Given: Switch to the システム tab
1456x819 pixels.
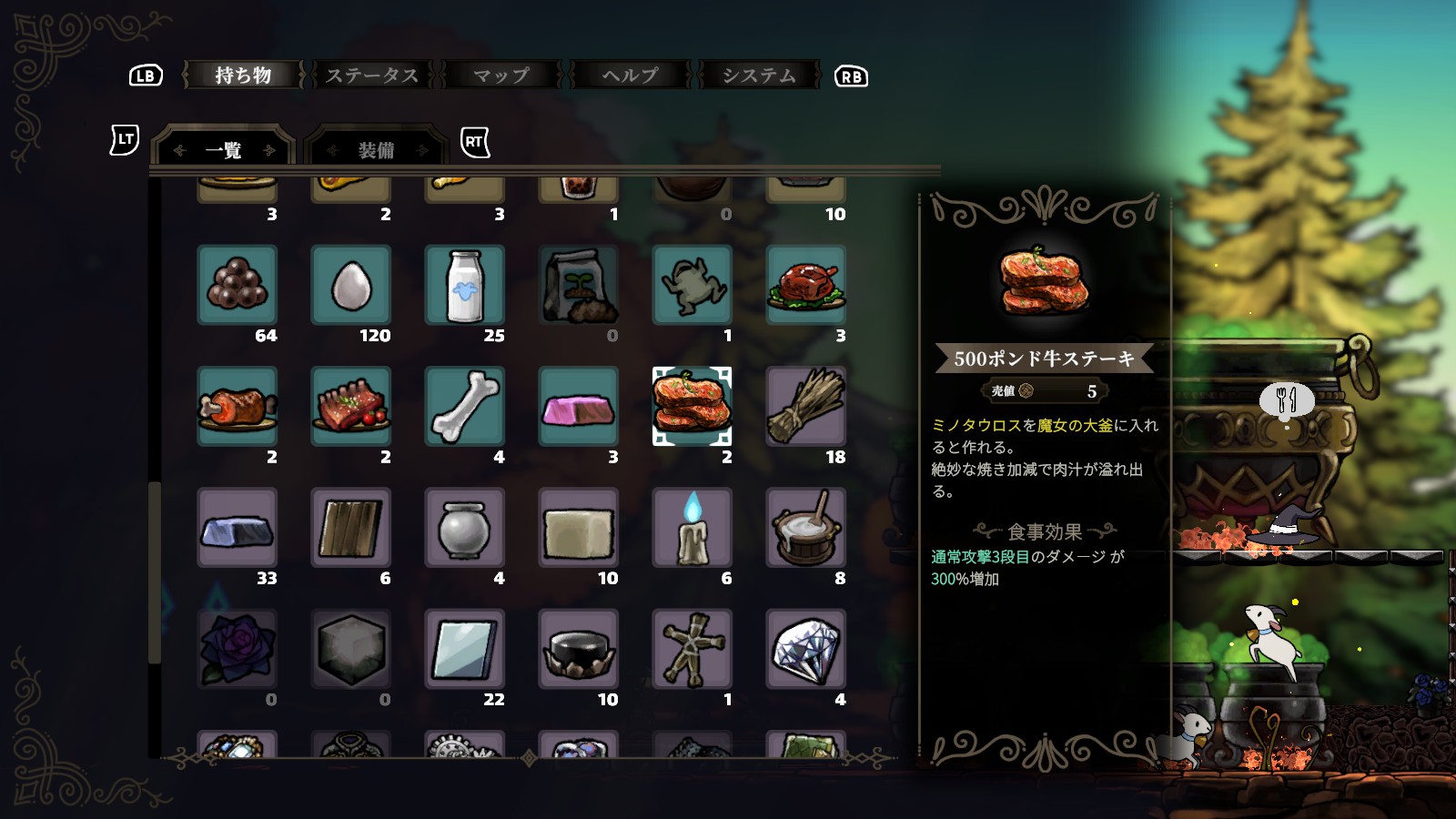Looking at the screenshot, I should coord(759,76).
